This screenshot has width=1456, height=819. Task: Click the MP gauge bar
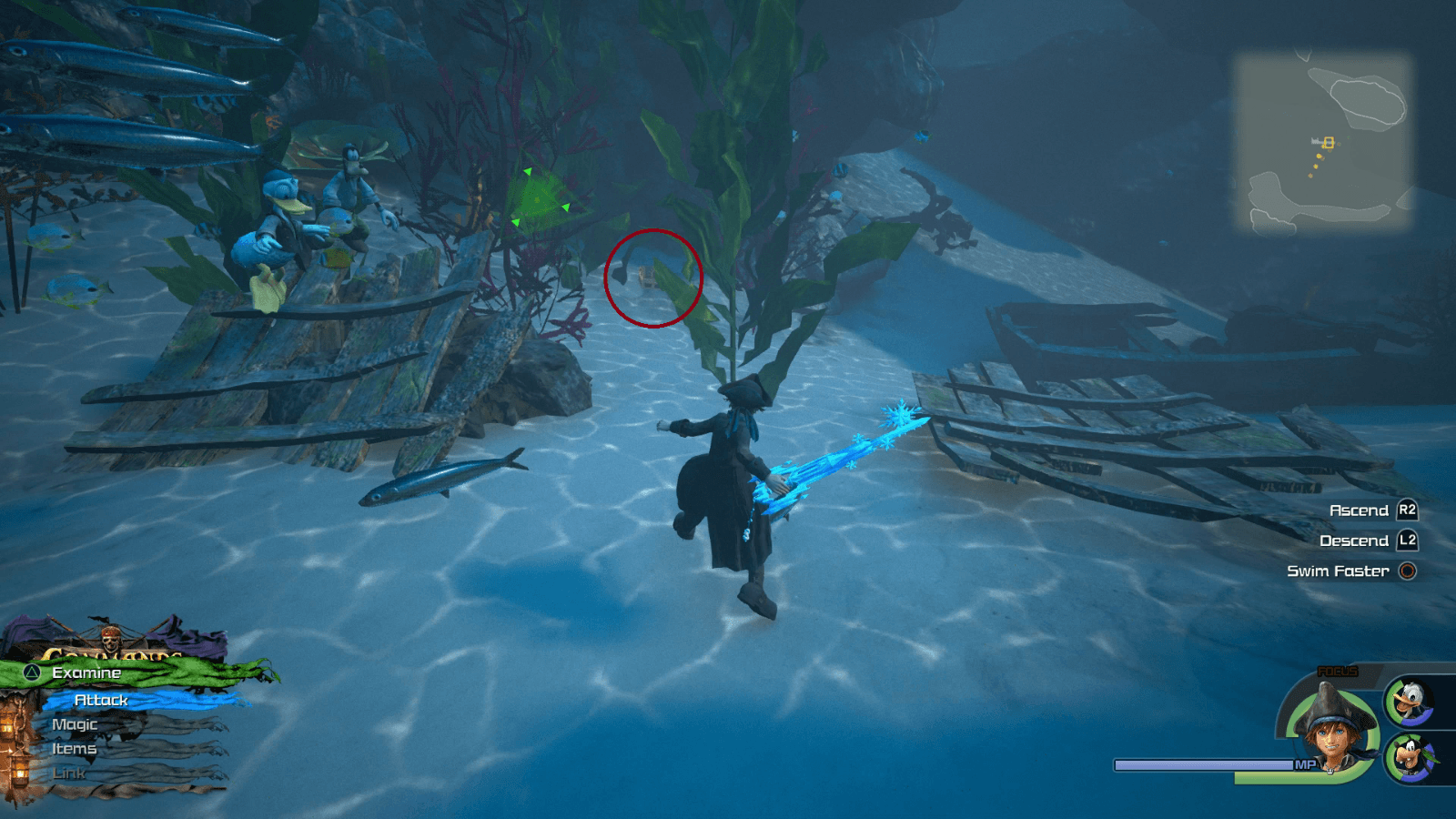(x=1201, y=763)
